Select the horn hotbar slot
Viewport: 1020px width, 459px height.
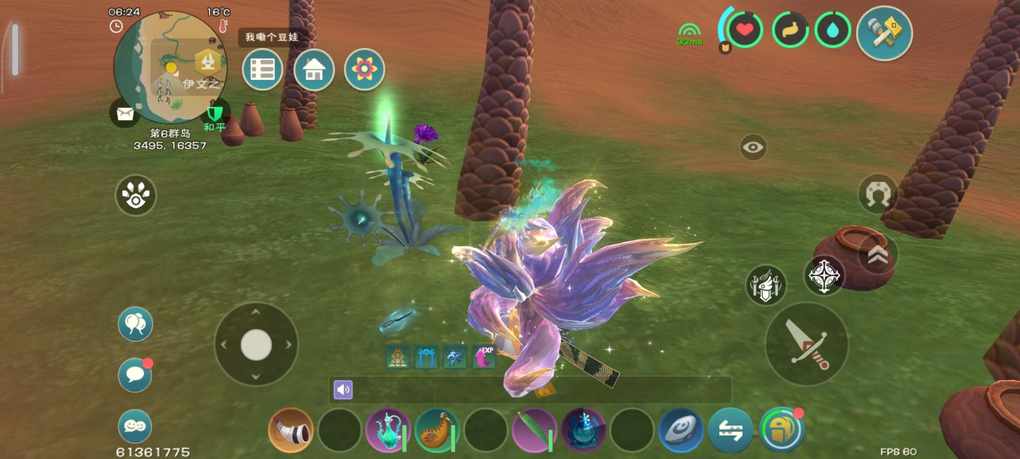click(290, 431)
